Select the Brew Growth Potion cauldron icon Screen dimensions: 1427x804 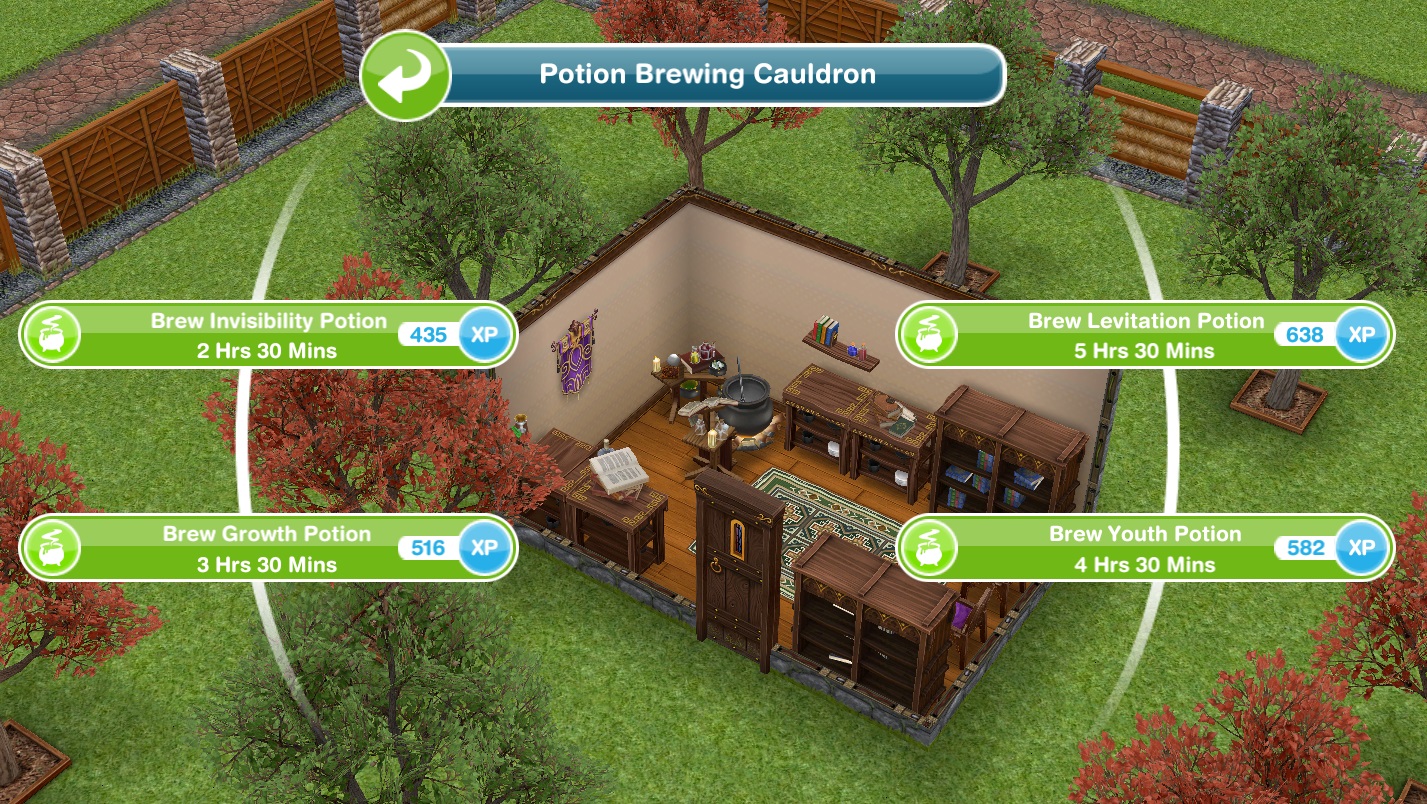[50, 548]
